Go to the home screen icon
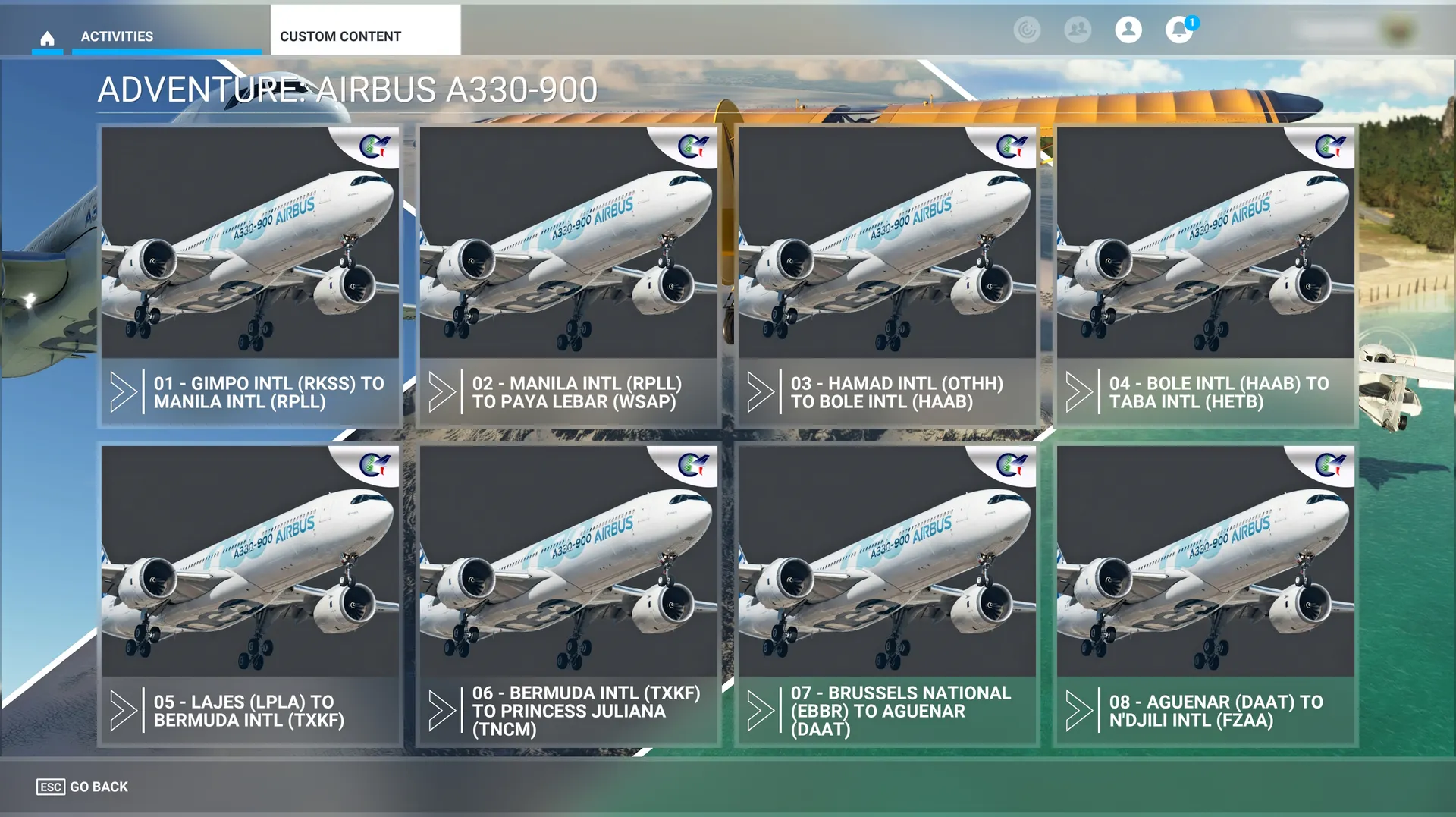 (x=47, y=37)
